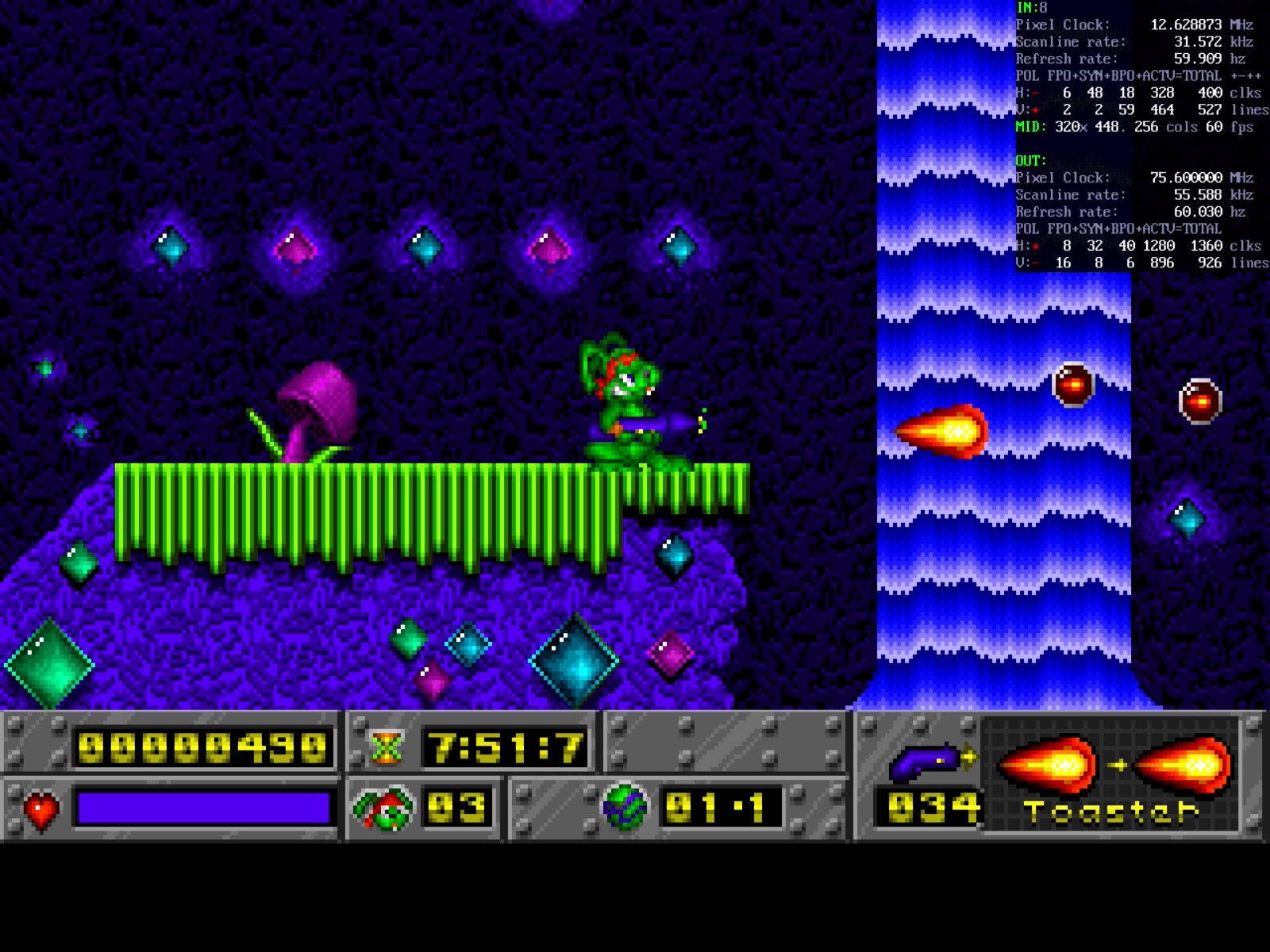Click the planet world-level icon
Viewport: 1270px width, 952px height.
[625, 808]
